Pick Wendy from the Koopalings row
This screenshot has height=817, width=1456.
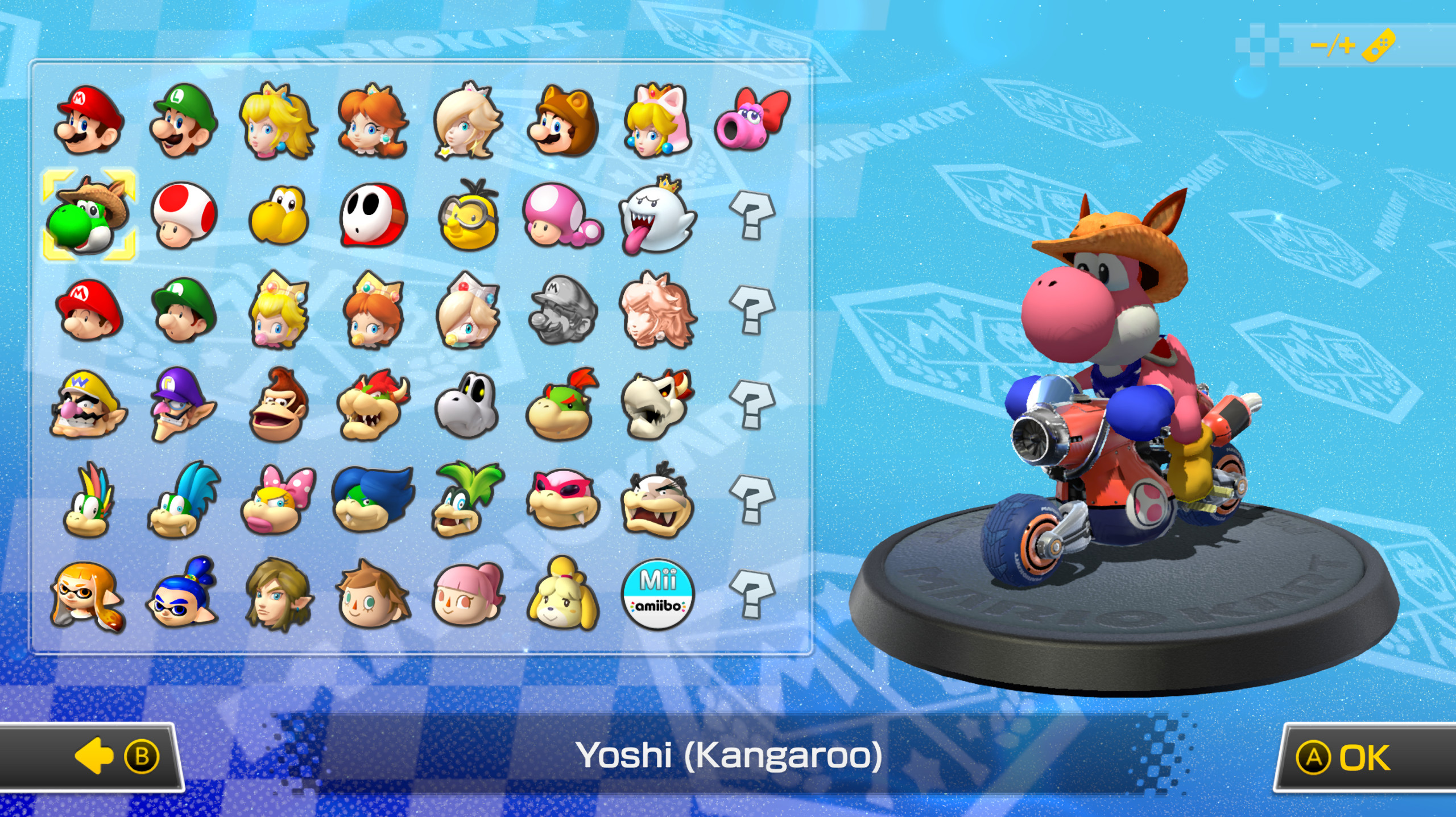pyautogui.click(x=275, y=513)
